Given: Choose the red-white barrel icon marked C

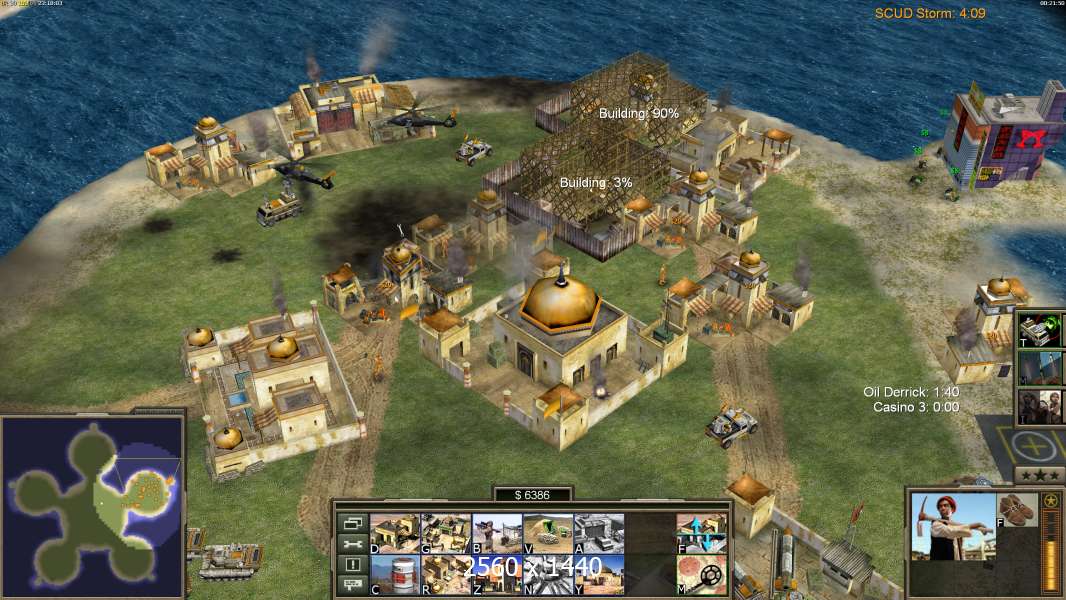Looking at the screenshot, I should tap(394, 574).
